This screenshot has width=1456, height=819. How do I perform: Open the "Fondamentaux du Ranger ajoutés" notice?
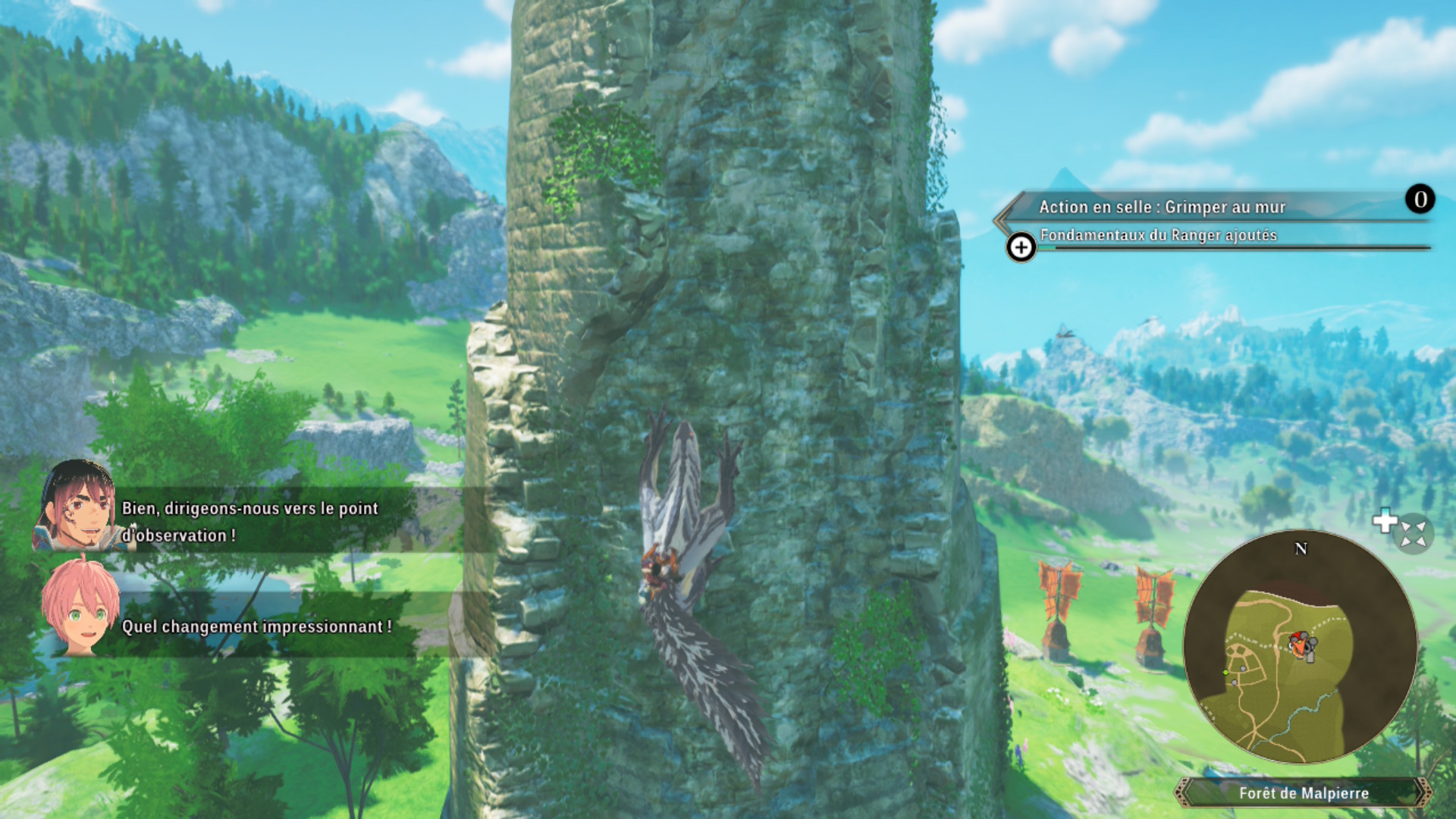click(x=1158, y=236)
